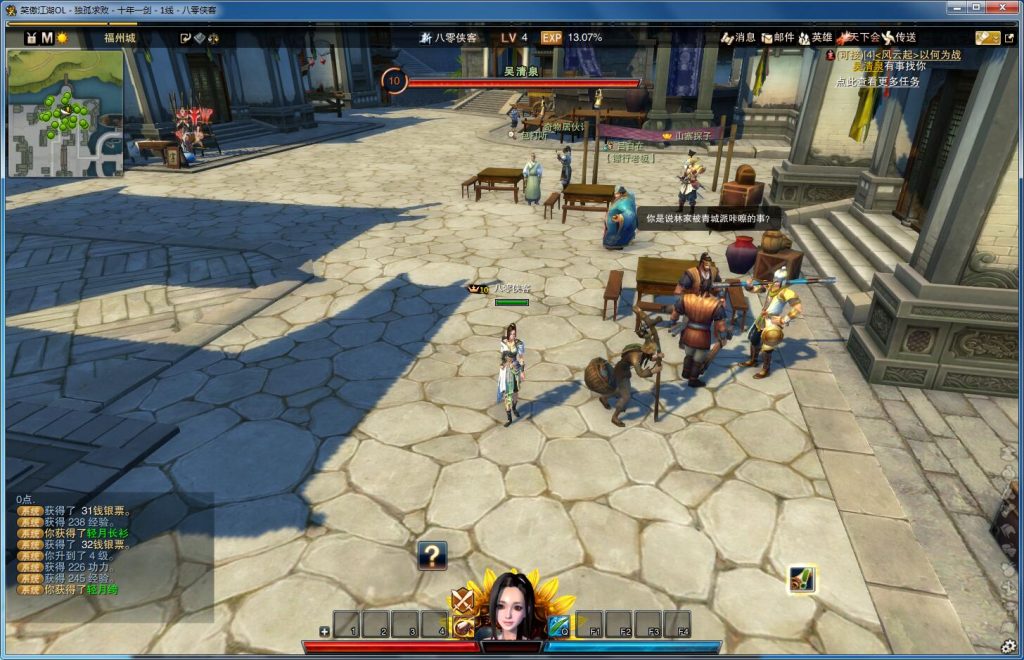The image size is (1024, 660).
Task: Open the 邮件 mail inbox
Action: (x=776, y=38)
